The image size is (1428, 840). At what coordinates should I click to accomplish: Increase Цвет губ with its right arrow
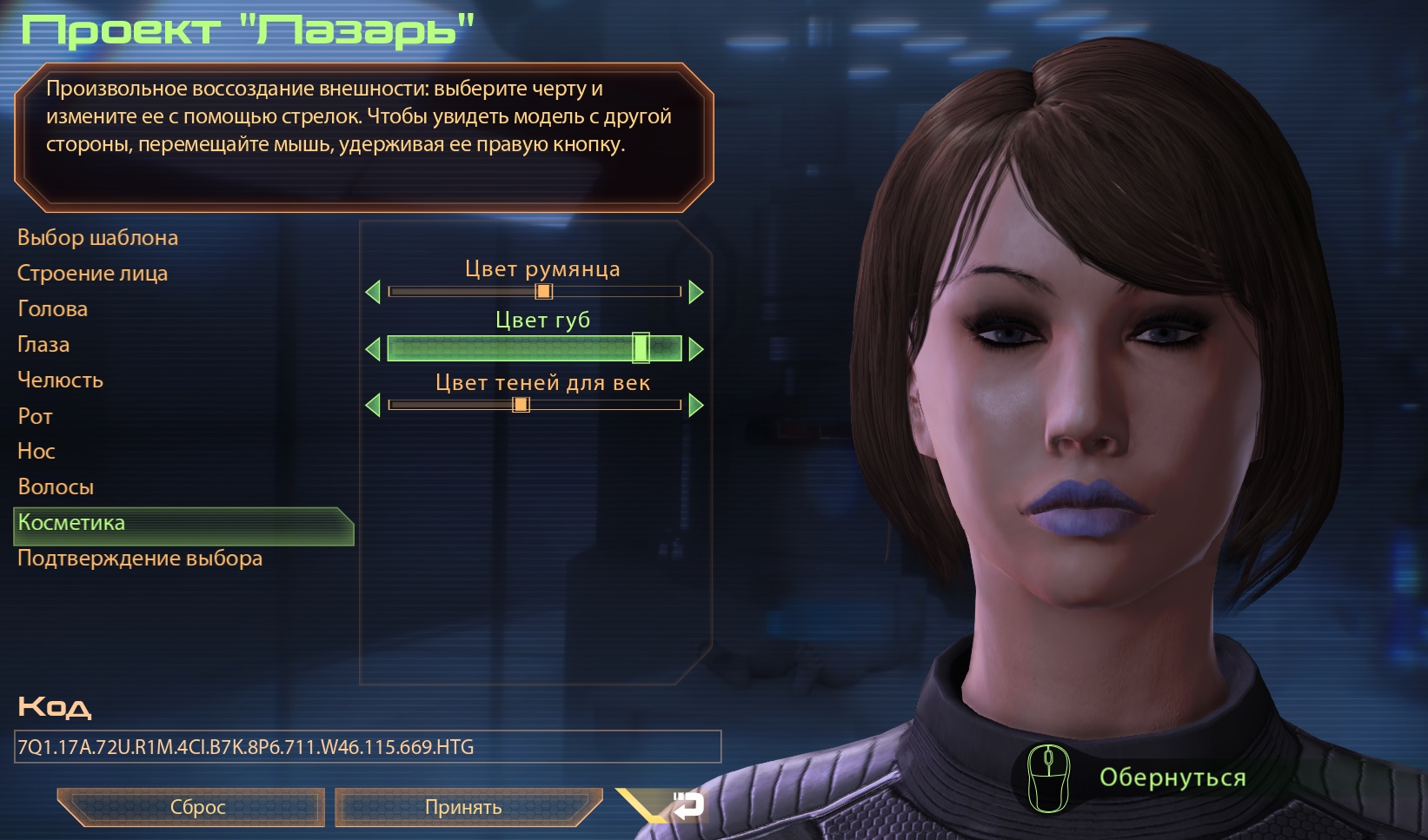pyautogui.click(x=695, y=349)
